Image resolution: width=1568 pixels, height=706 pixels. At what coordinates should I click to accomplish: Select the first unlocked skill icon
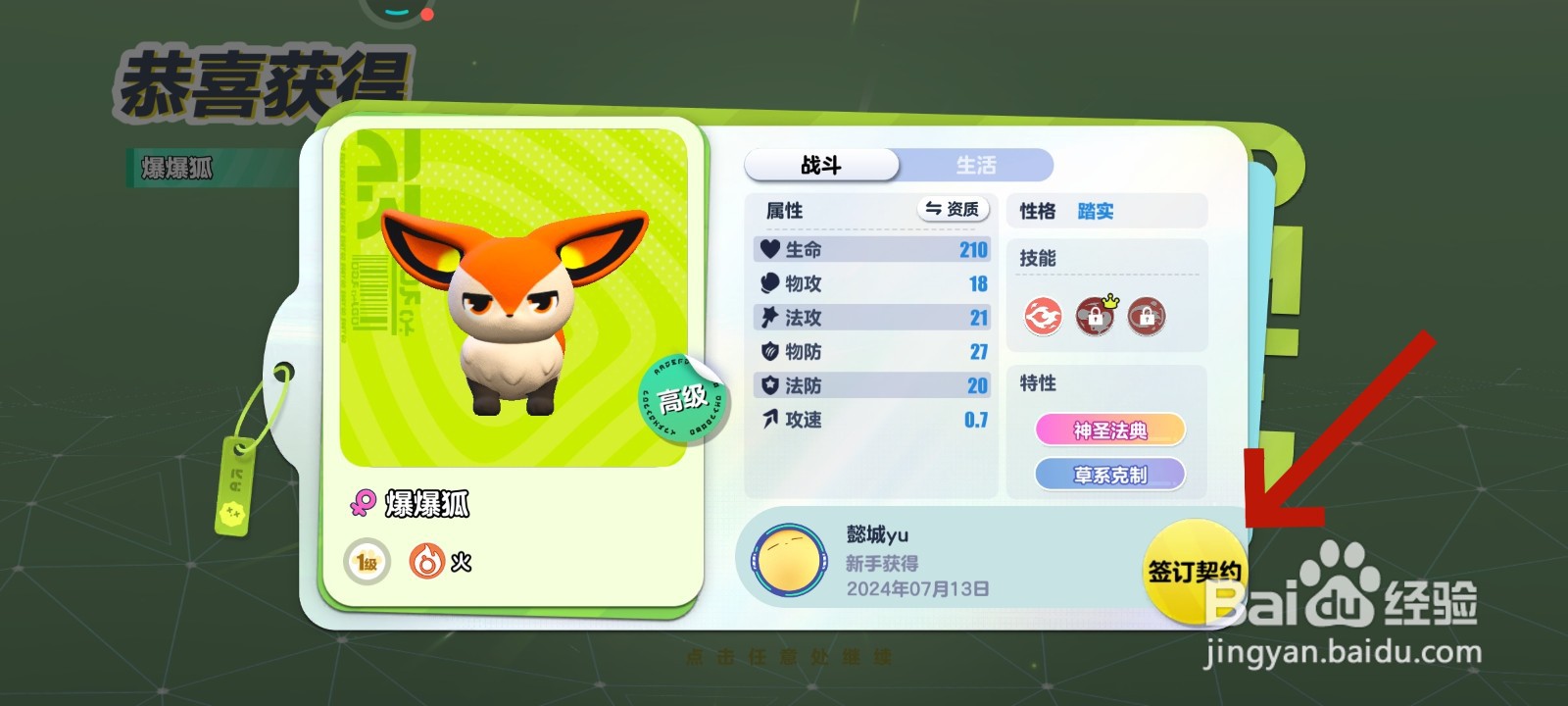tap(1045, 317)
